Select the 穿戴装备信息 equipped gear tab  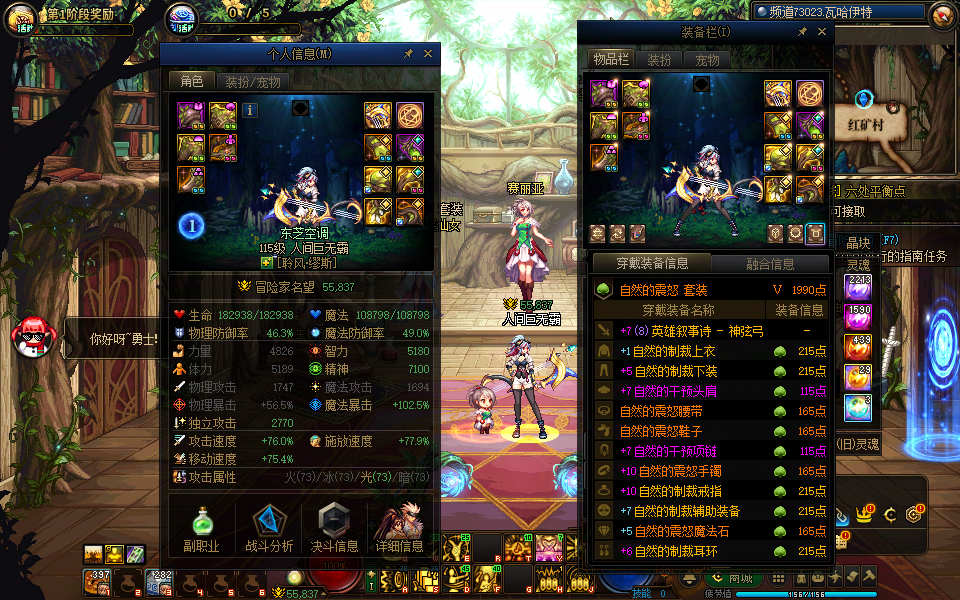[x=651, y=264]
